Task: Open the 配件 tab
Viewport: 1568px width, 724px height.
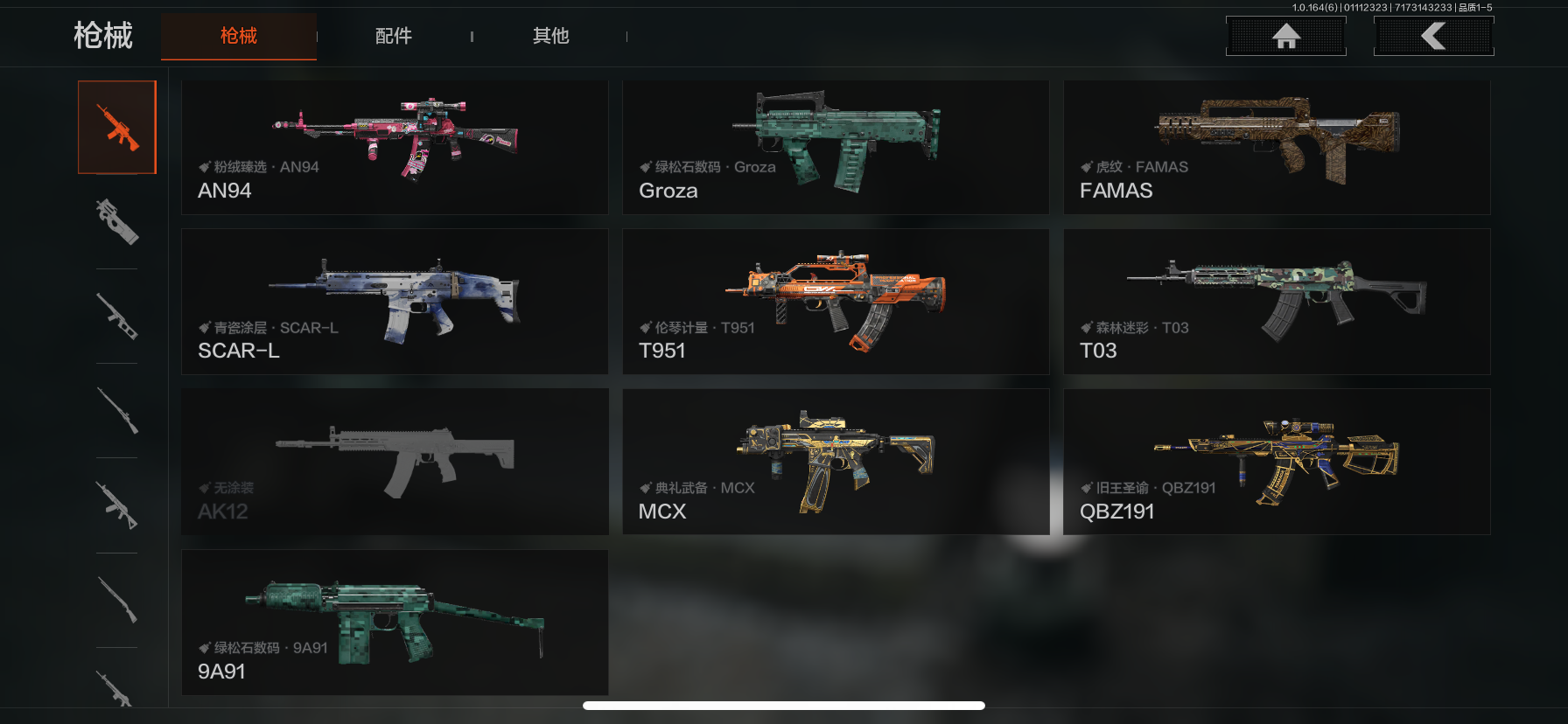Action: 393,36
